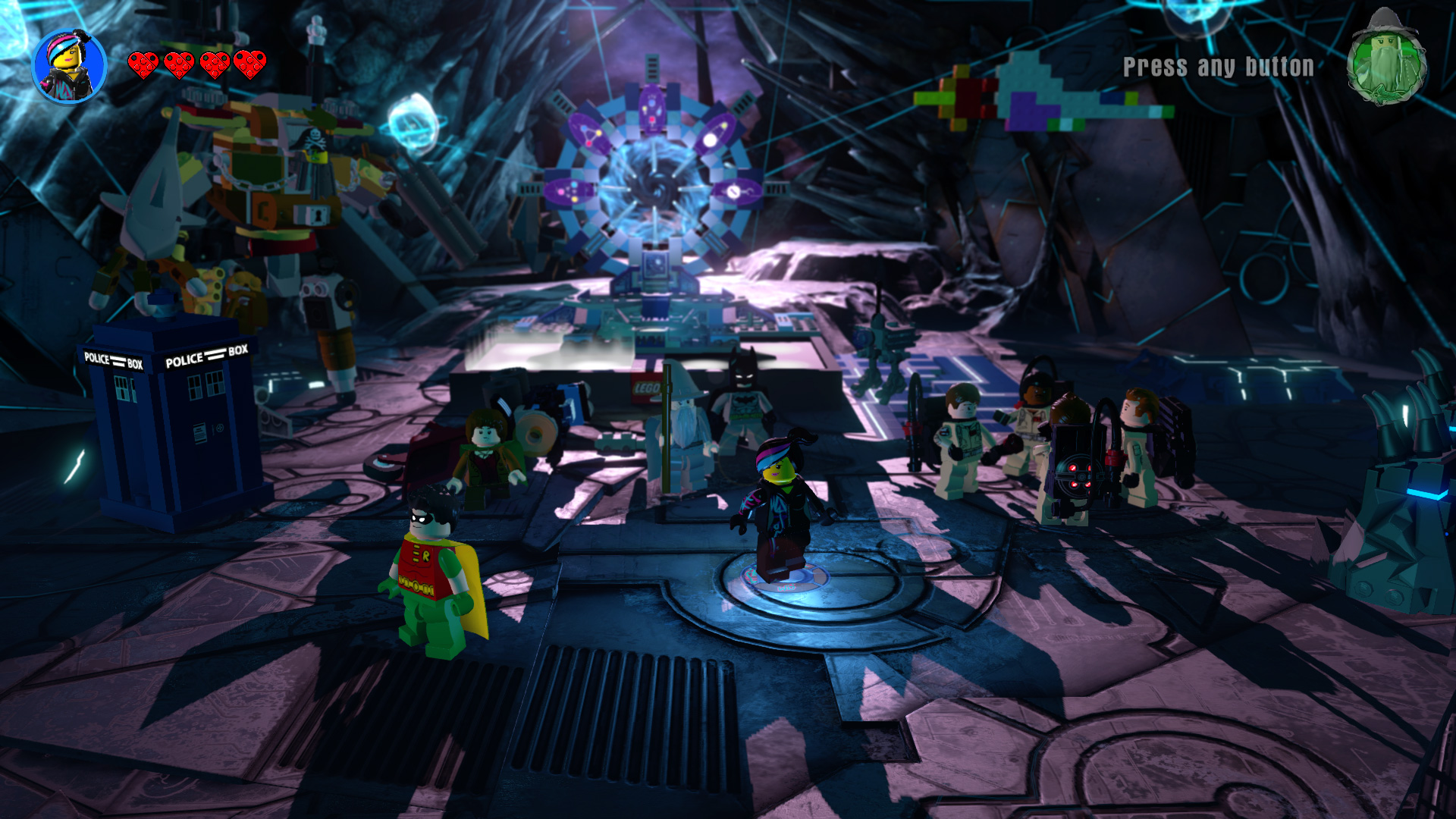Click the lower-left keystone dial with colored dots

(x=567, y=191)
